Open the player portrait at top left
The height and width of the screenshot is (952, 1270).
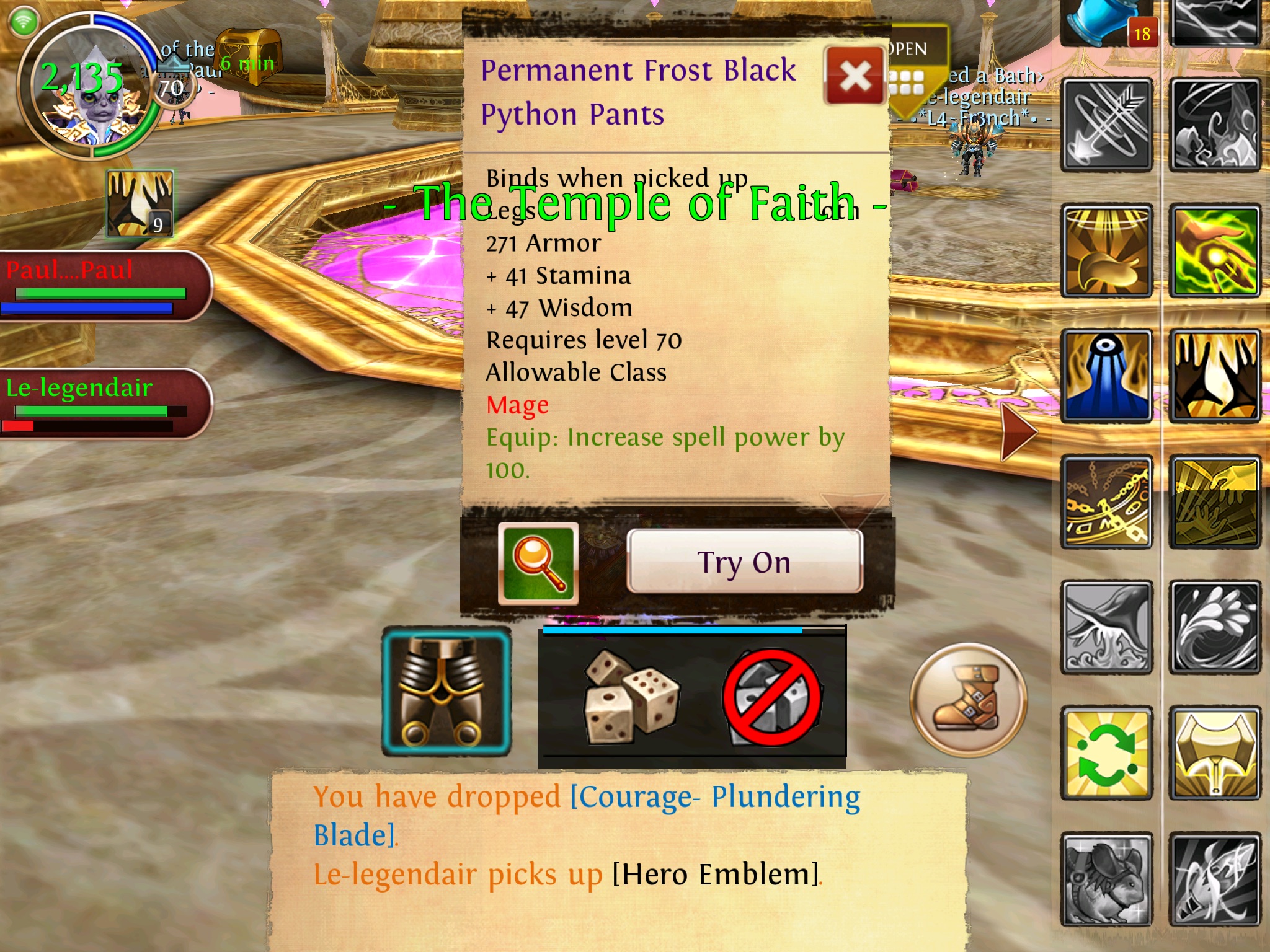90,87
